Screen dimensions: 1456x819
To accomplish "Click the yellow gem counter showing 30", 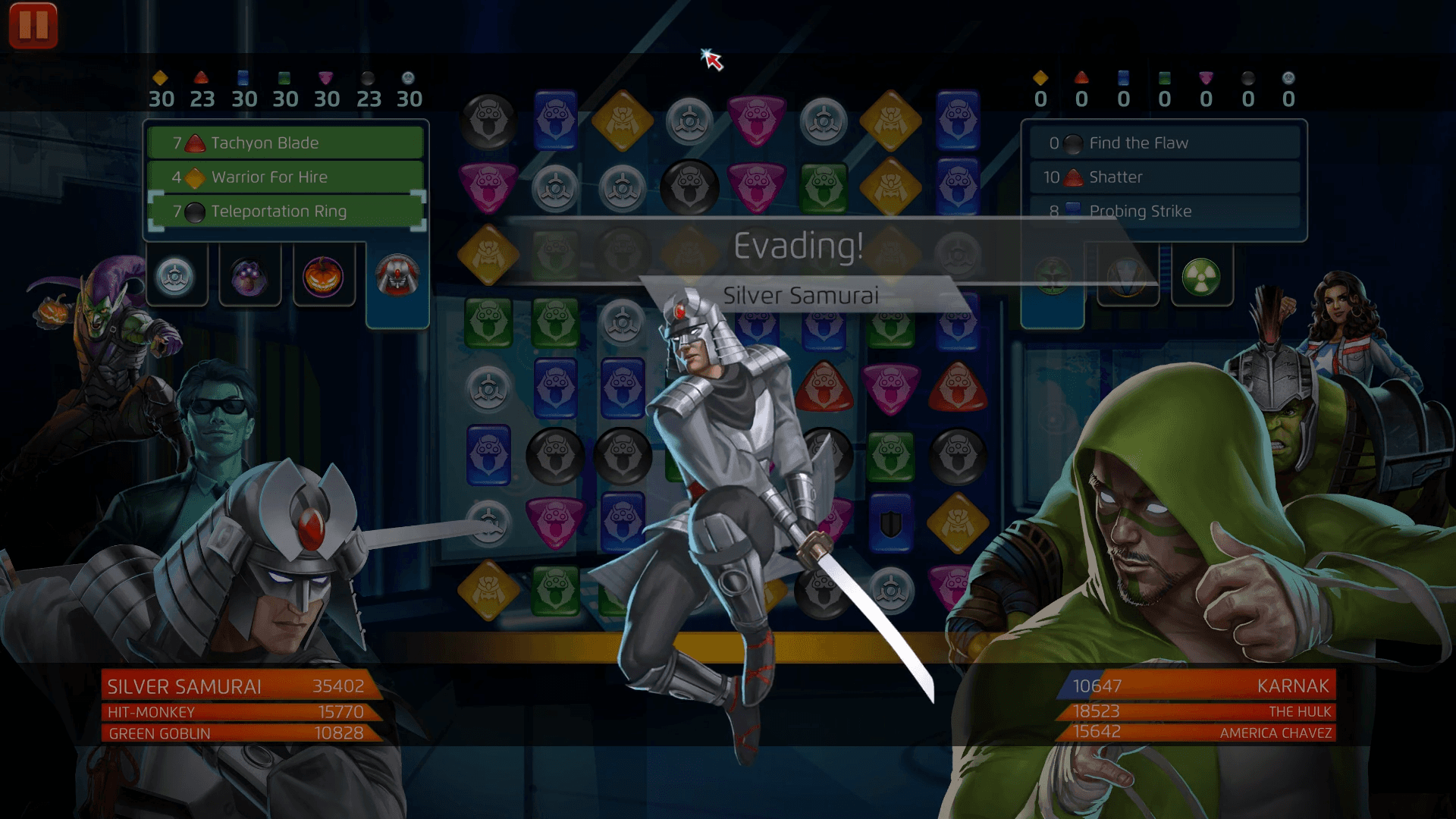I will click(162, 89).
